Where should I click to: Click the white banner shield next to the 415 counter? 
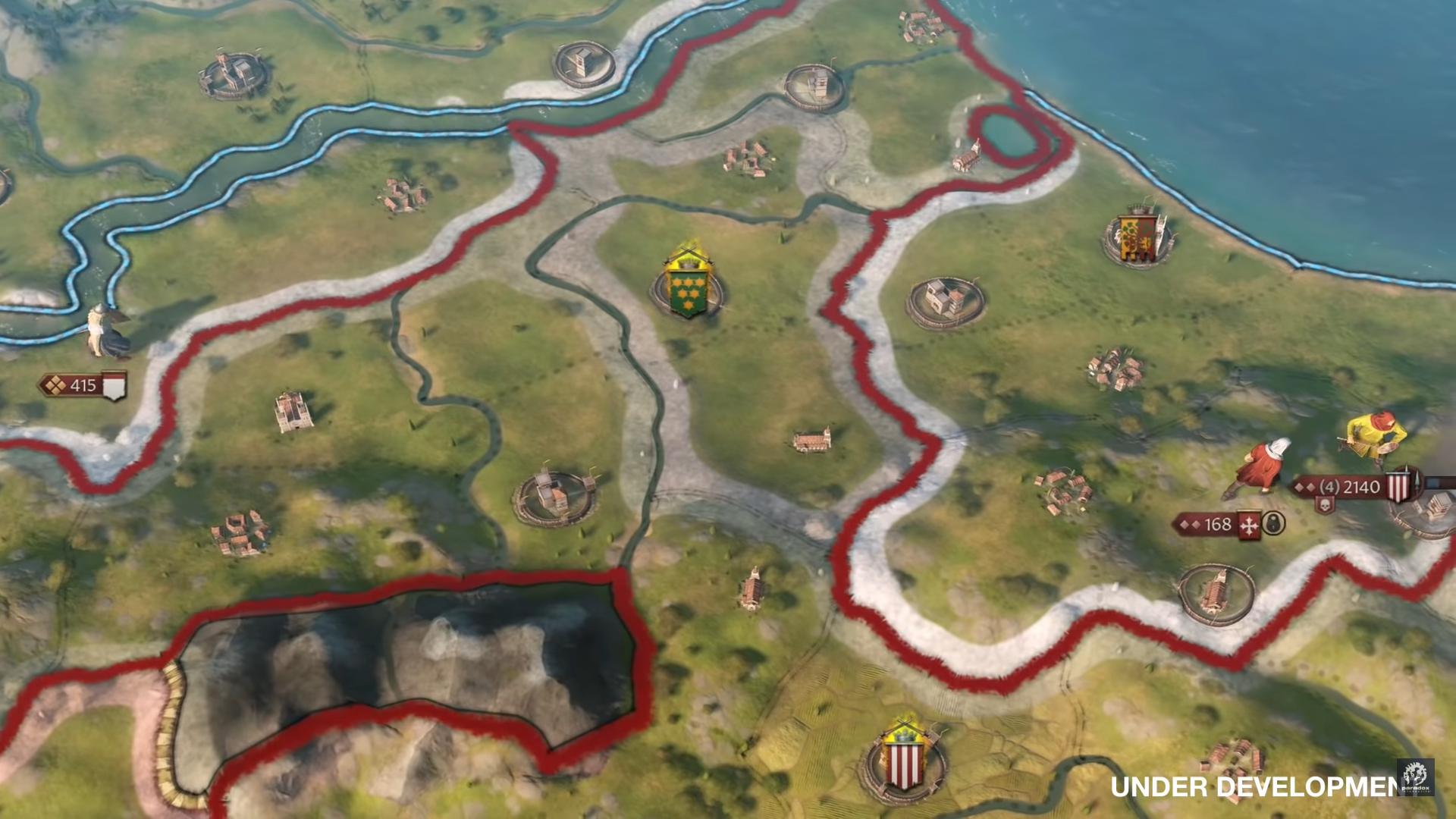pyautogui.click(x=114, y=385)
